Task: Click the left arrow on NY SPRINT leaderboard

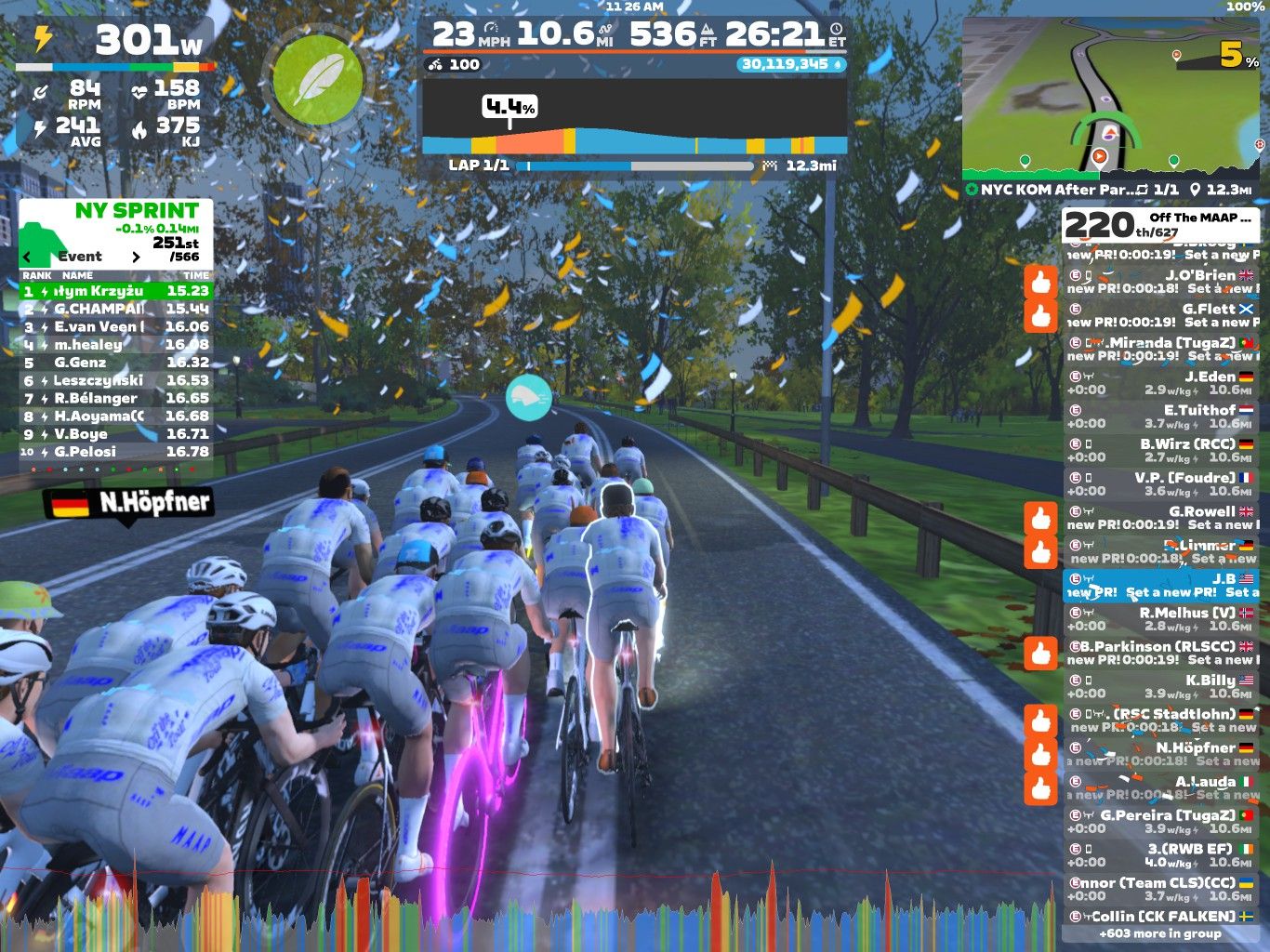Action: click(25, 257)
